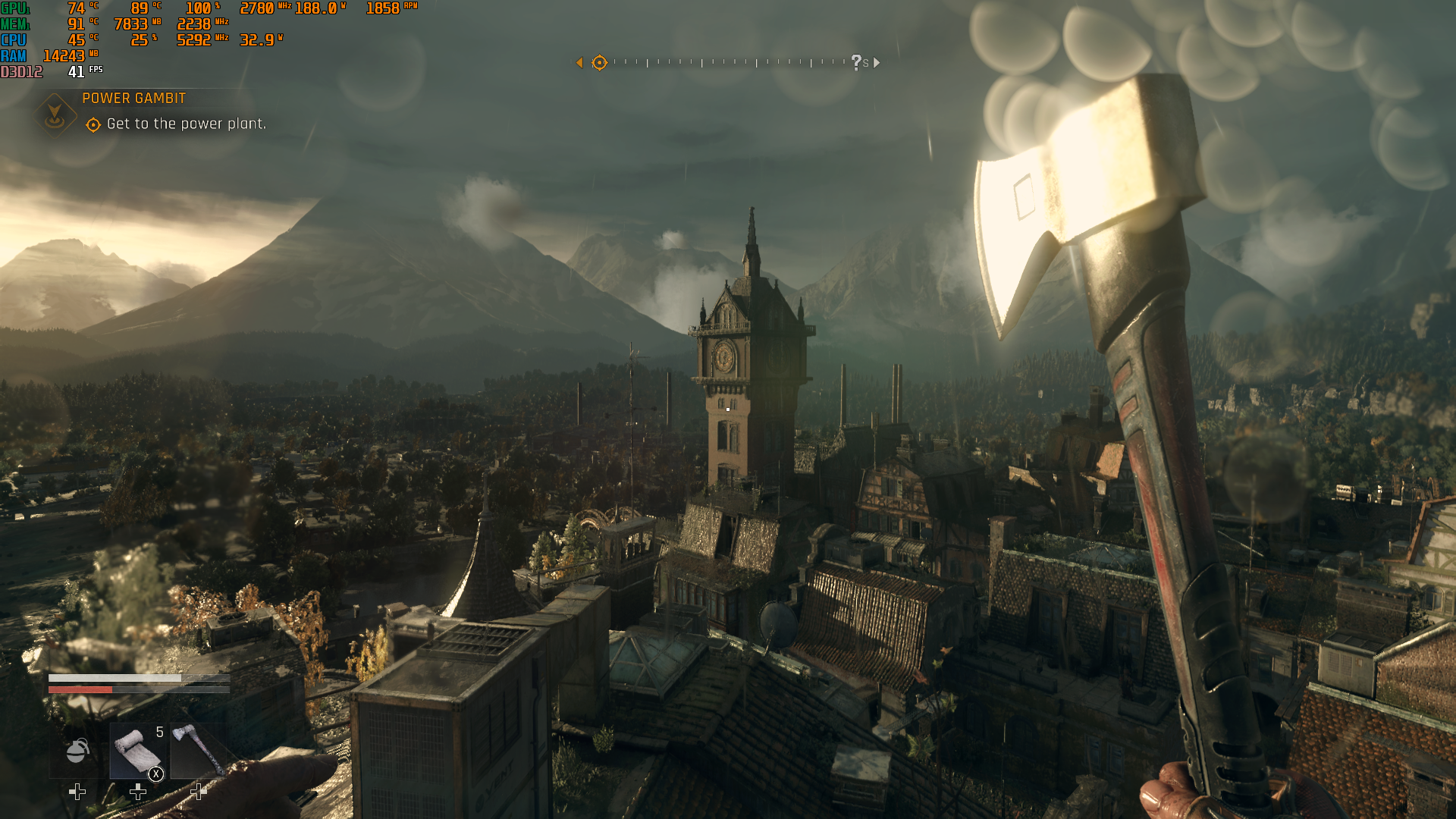Open the Power Gambit quest tracker
Image resolution: width=1456 pixels, height=819 pixels.
[134, 99]
